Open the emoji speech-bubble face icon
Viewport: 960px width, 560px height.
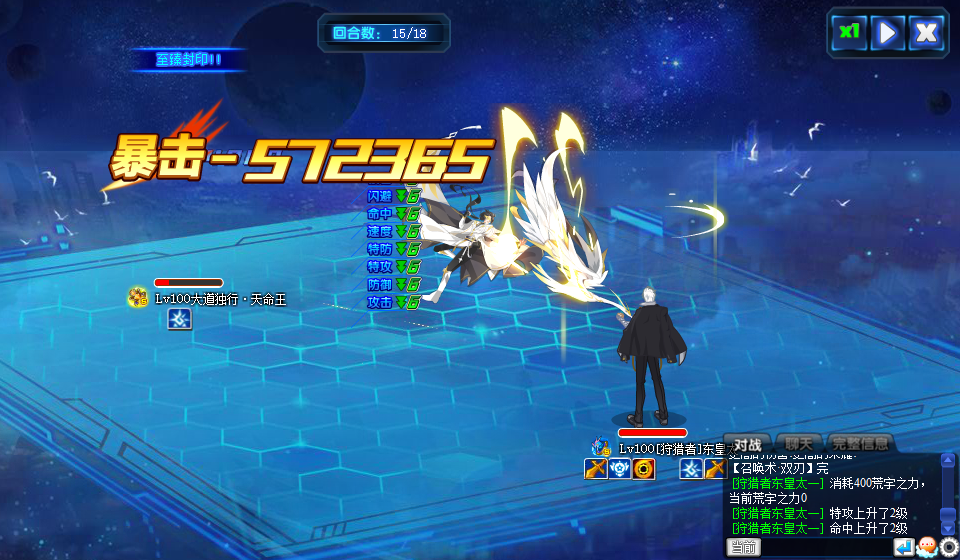pos(927,547)
